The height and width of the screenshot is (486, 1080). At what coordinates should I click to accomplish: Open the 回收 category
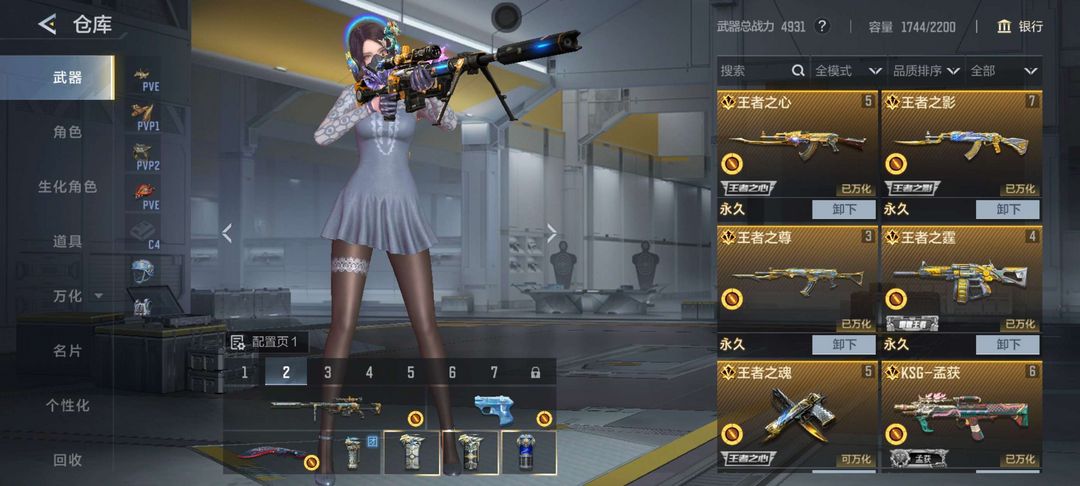click(67, 460)
